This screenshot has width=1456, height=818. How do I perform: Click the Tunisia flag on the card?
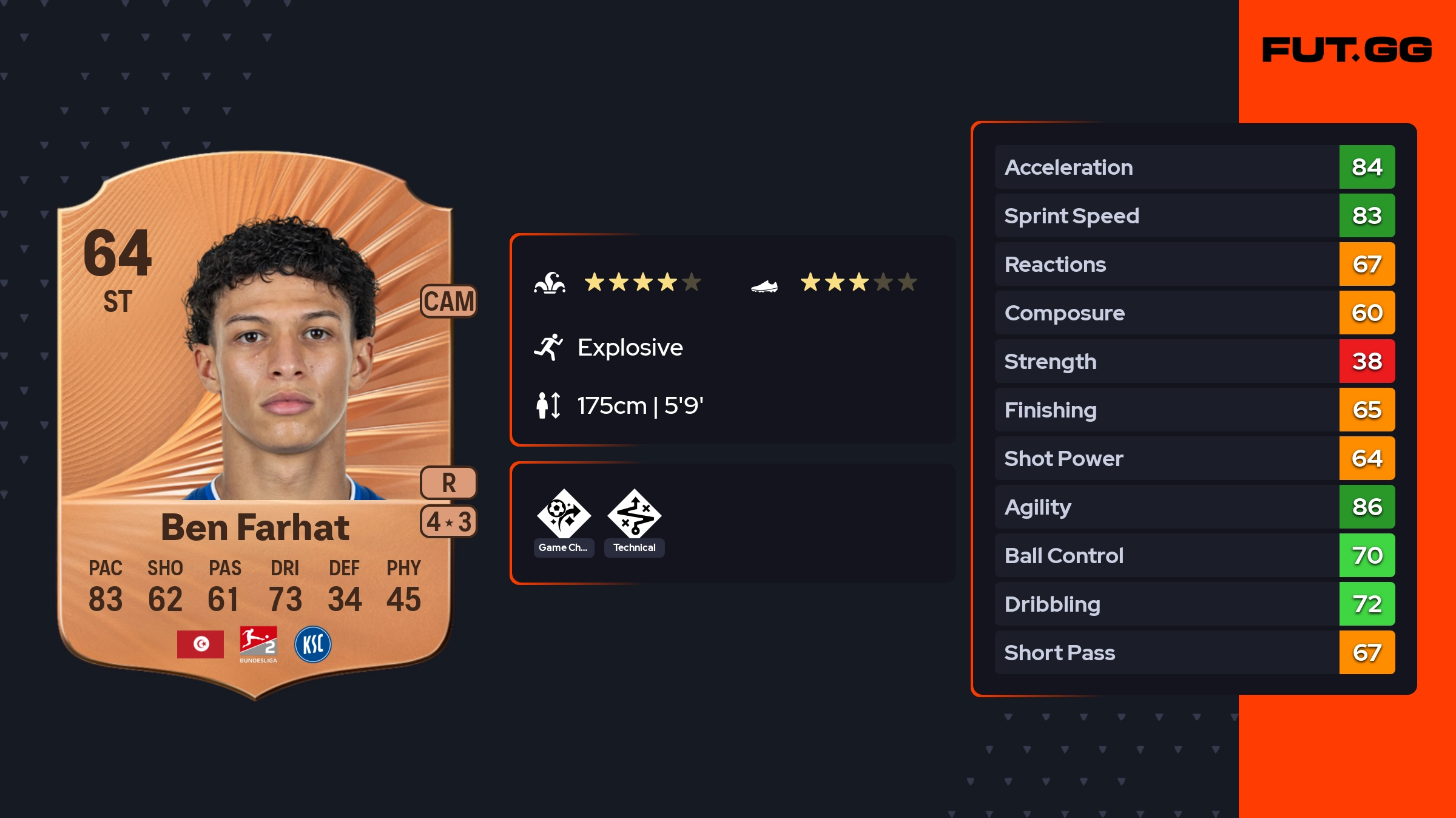200,644
